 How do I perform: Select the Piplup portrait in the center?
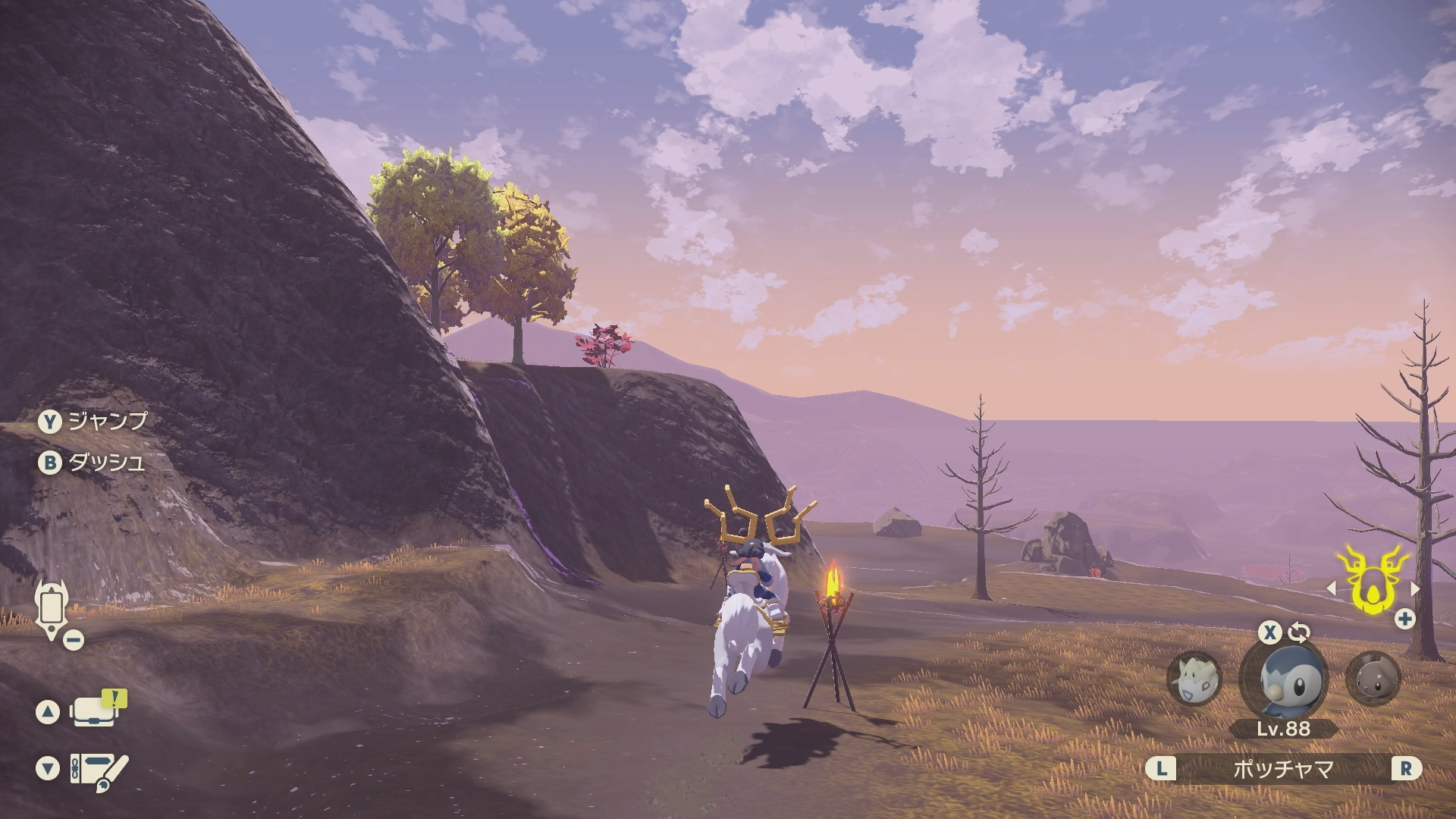pos(1283,679)
